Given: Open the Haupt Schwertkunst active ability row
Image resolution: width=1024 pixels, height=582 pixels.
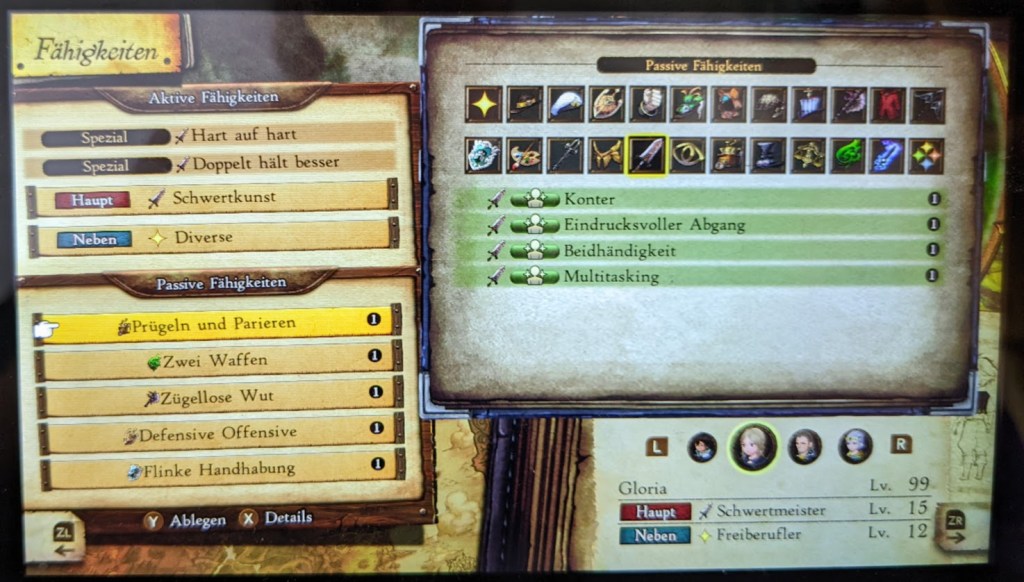Looking at the screenshot, I should pos(212,198).
